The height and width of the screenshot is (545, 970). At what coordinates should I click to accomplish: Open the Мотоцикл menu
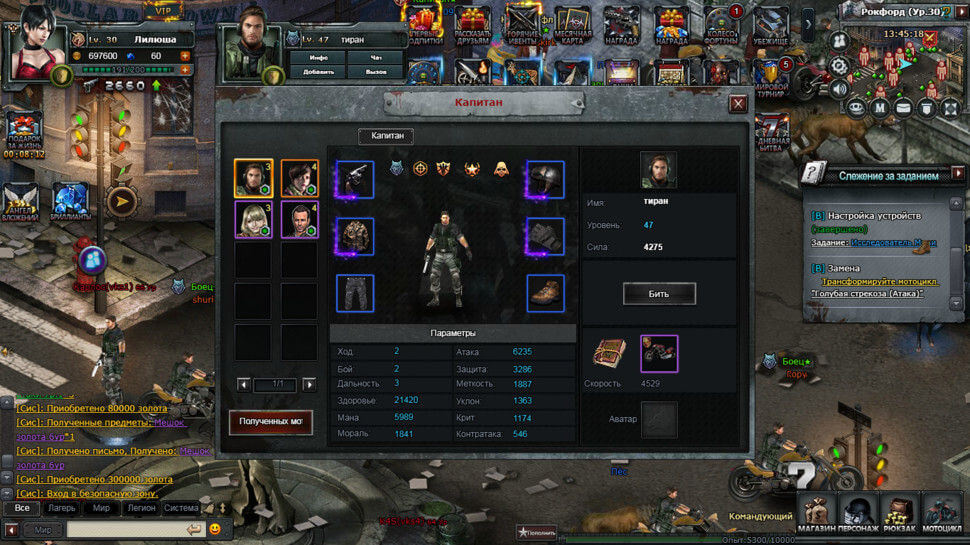tap(942, 512)
